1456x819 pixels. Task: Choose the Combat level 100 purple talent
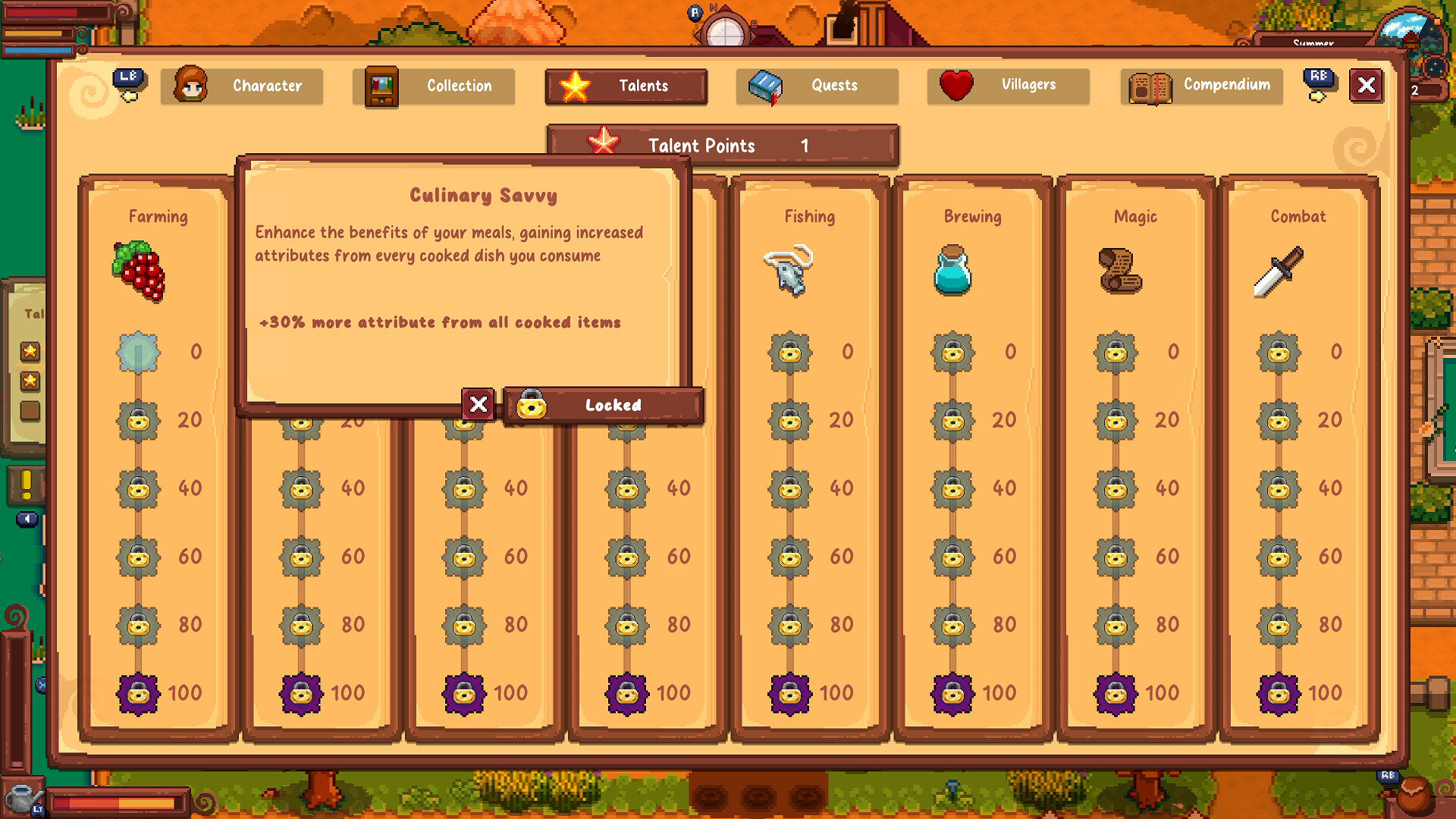1279,693
